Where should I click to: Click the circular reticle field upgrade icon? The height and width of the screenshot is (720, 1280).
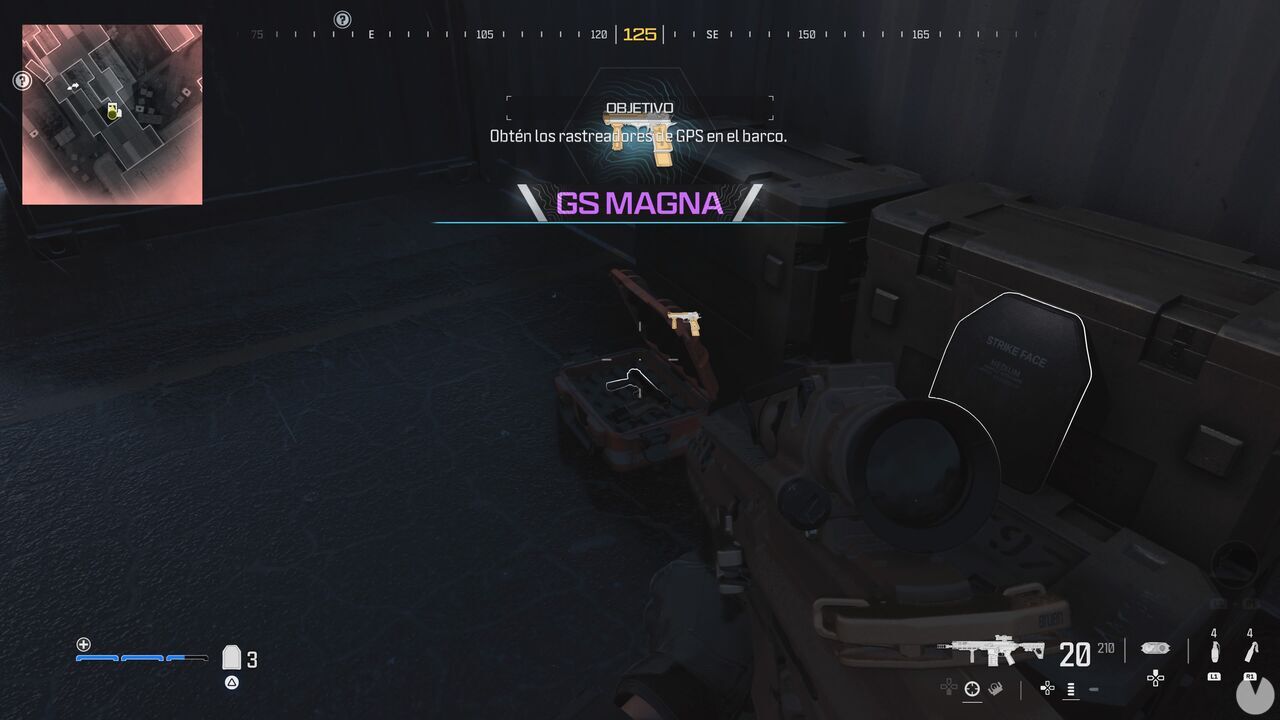(x=971, y=688)
